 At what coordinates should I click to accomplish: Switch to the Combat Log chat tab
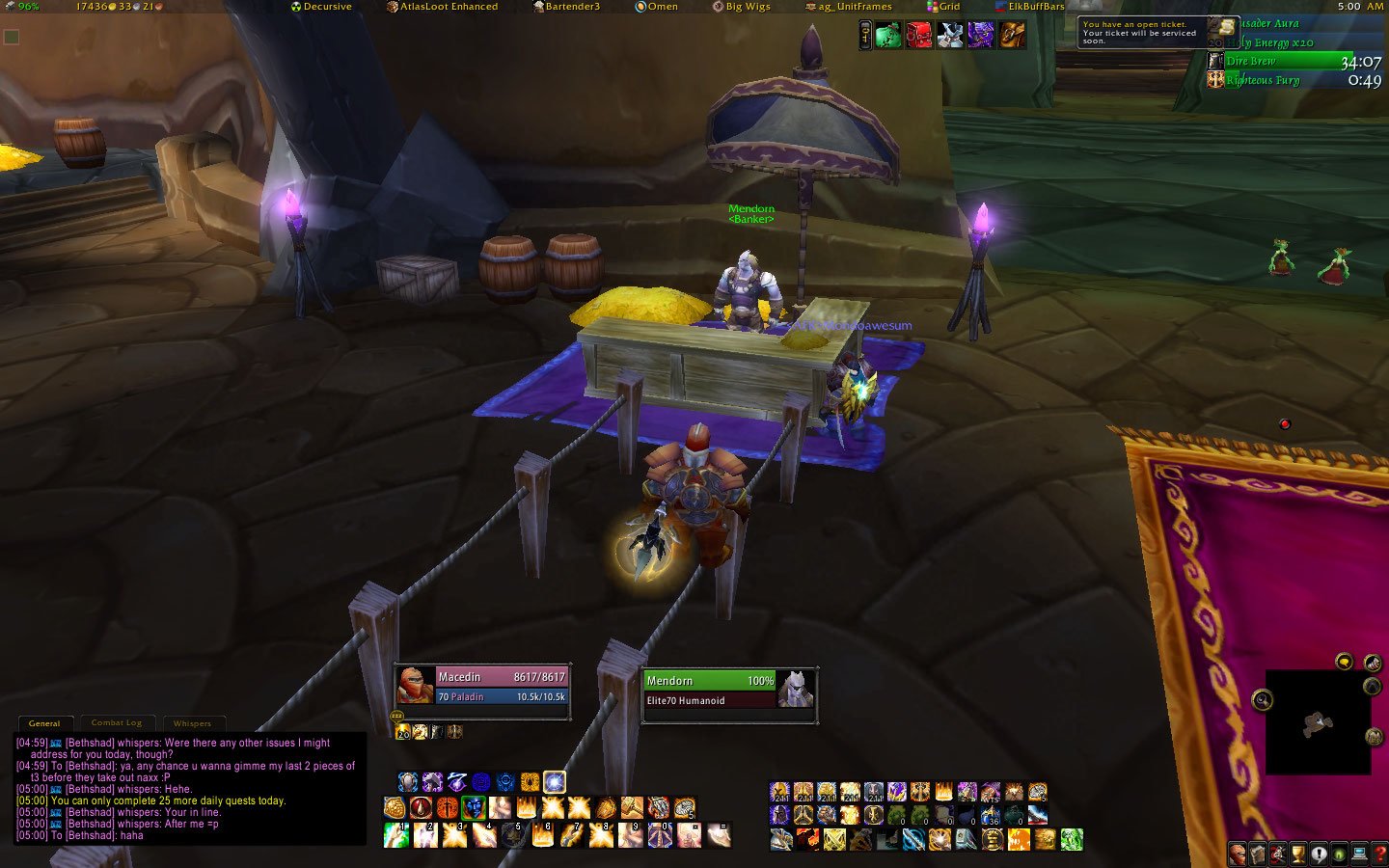pyautogui.click(x=117, y=722)
